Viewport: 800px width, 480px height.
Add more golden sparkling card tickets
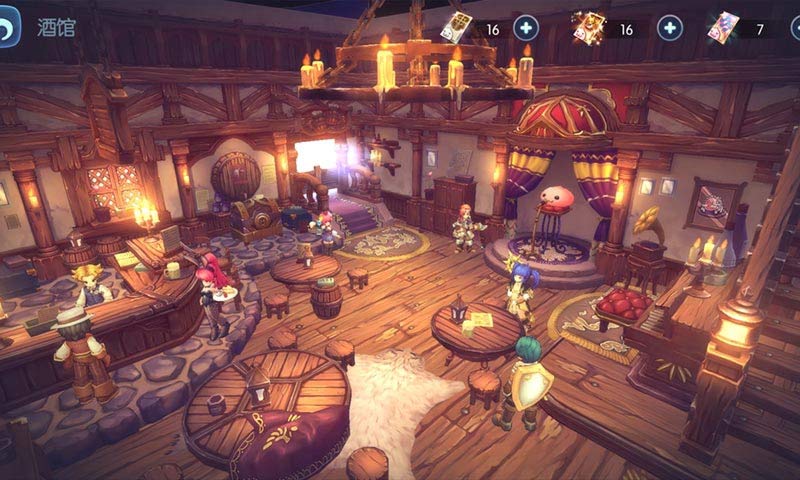(670, 28)
